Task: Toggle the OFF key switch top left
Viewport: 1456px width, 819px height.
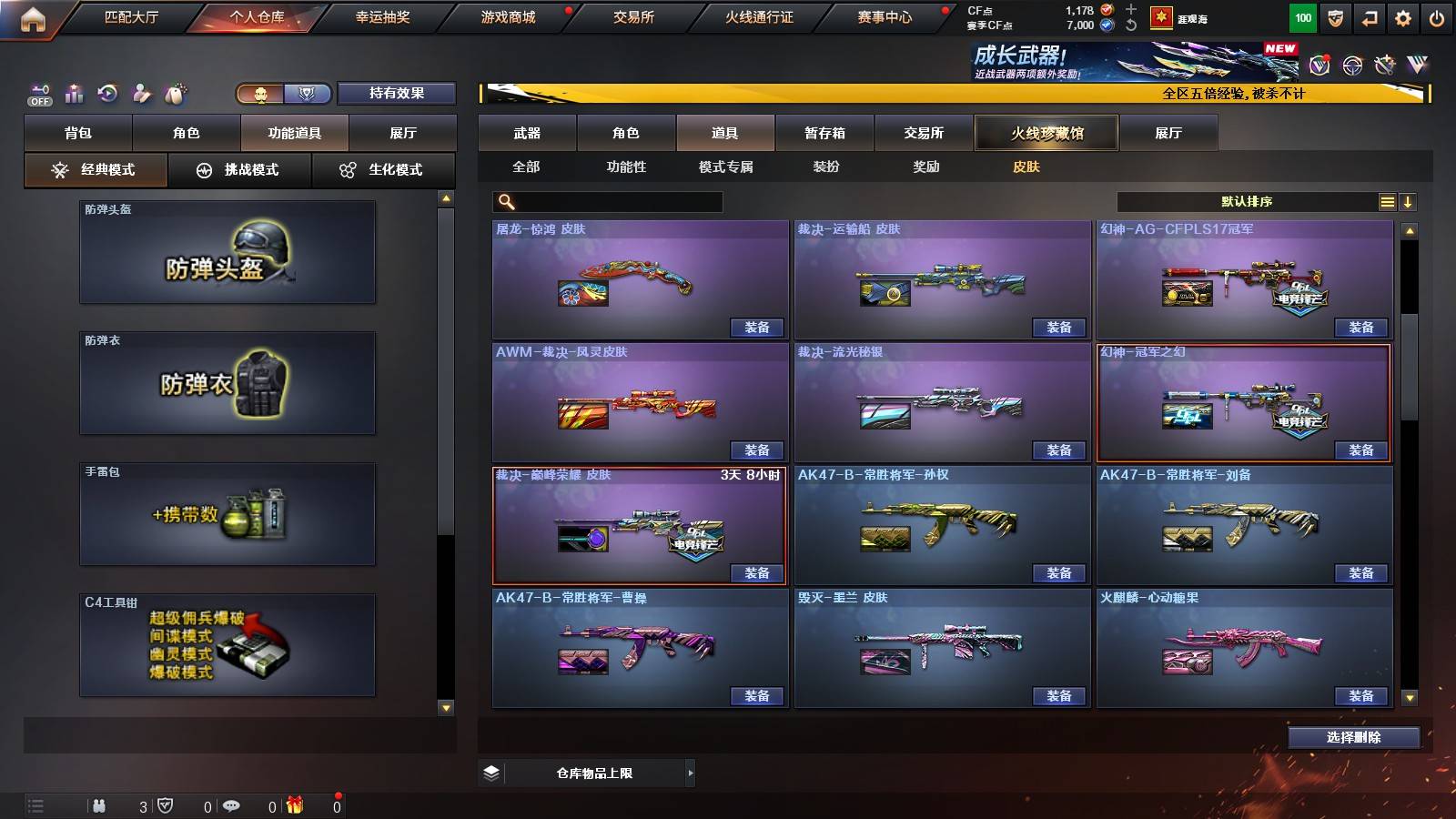Action: (x=38, y=94)
